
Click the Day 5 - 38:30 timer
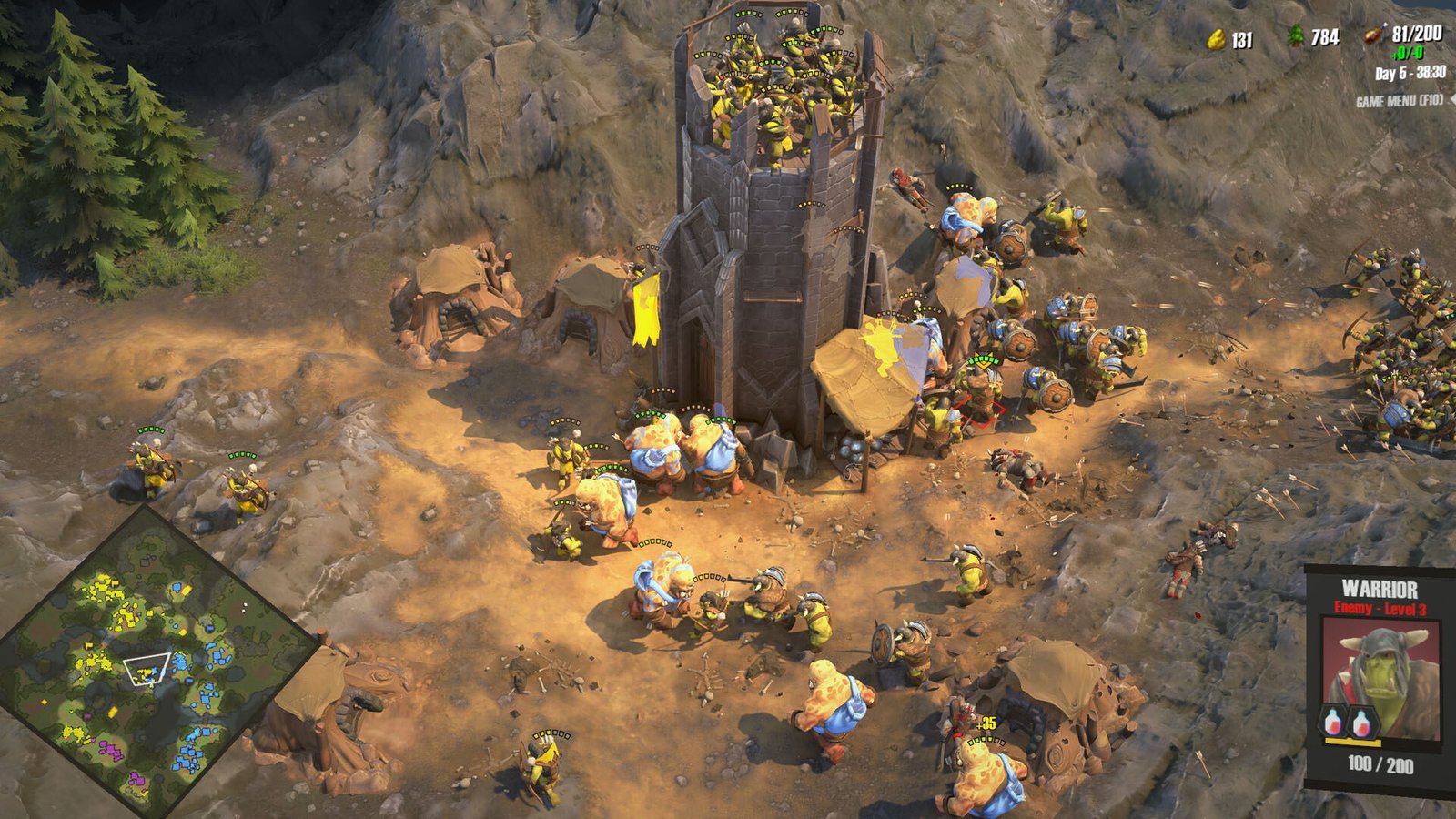(x=1410, y=73)
